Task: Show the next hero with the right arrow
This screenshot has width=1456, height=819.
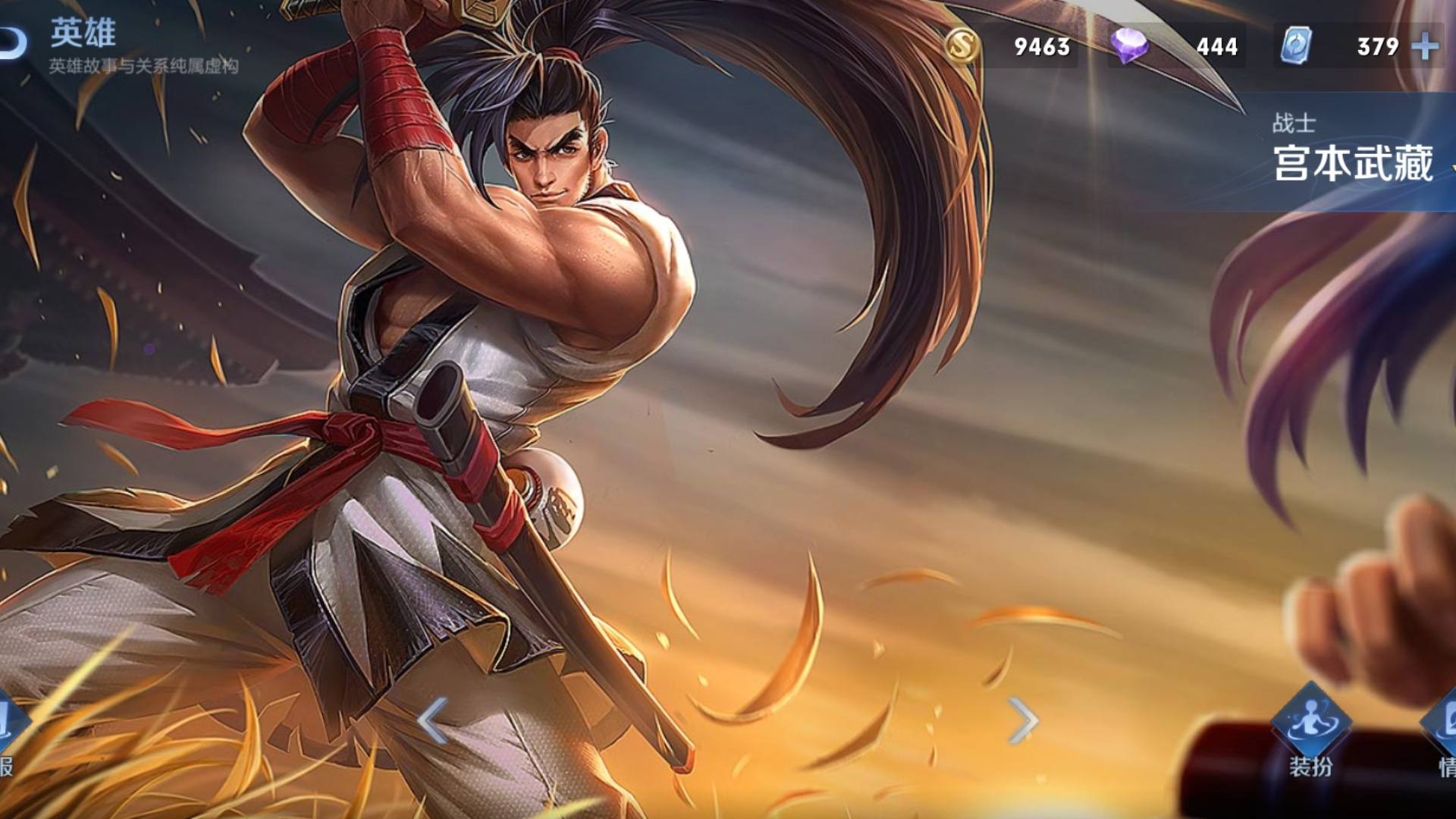Action: coord(1023,720)
